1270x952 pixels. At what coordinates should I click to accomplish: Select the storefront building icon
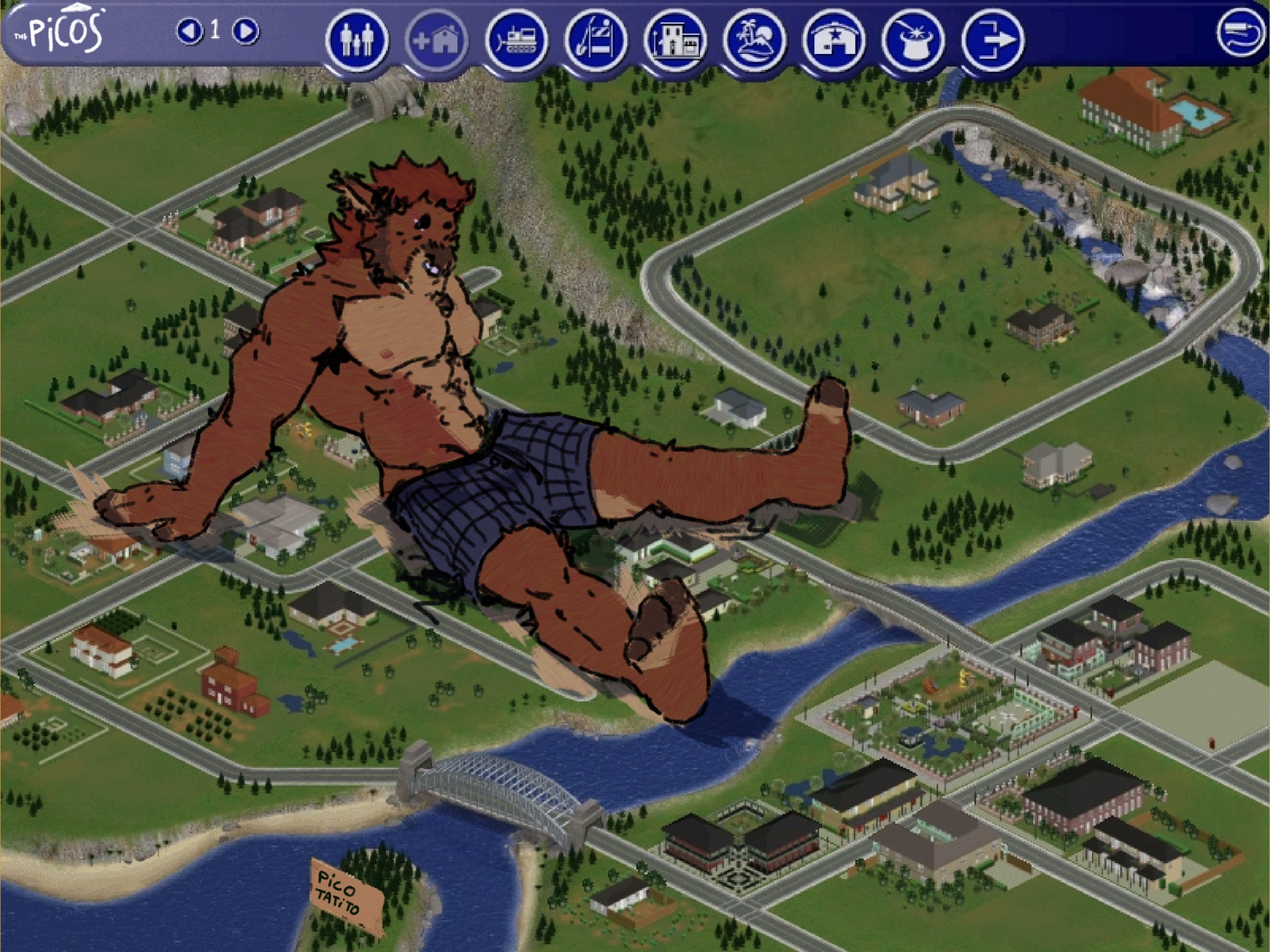(675, 40)
